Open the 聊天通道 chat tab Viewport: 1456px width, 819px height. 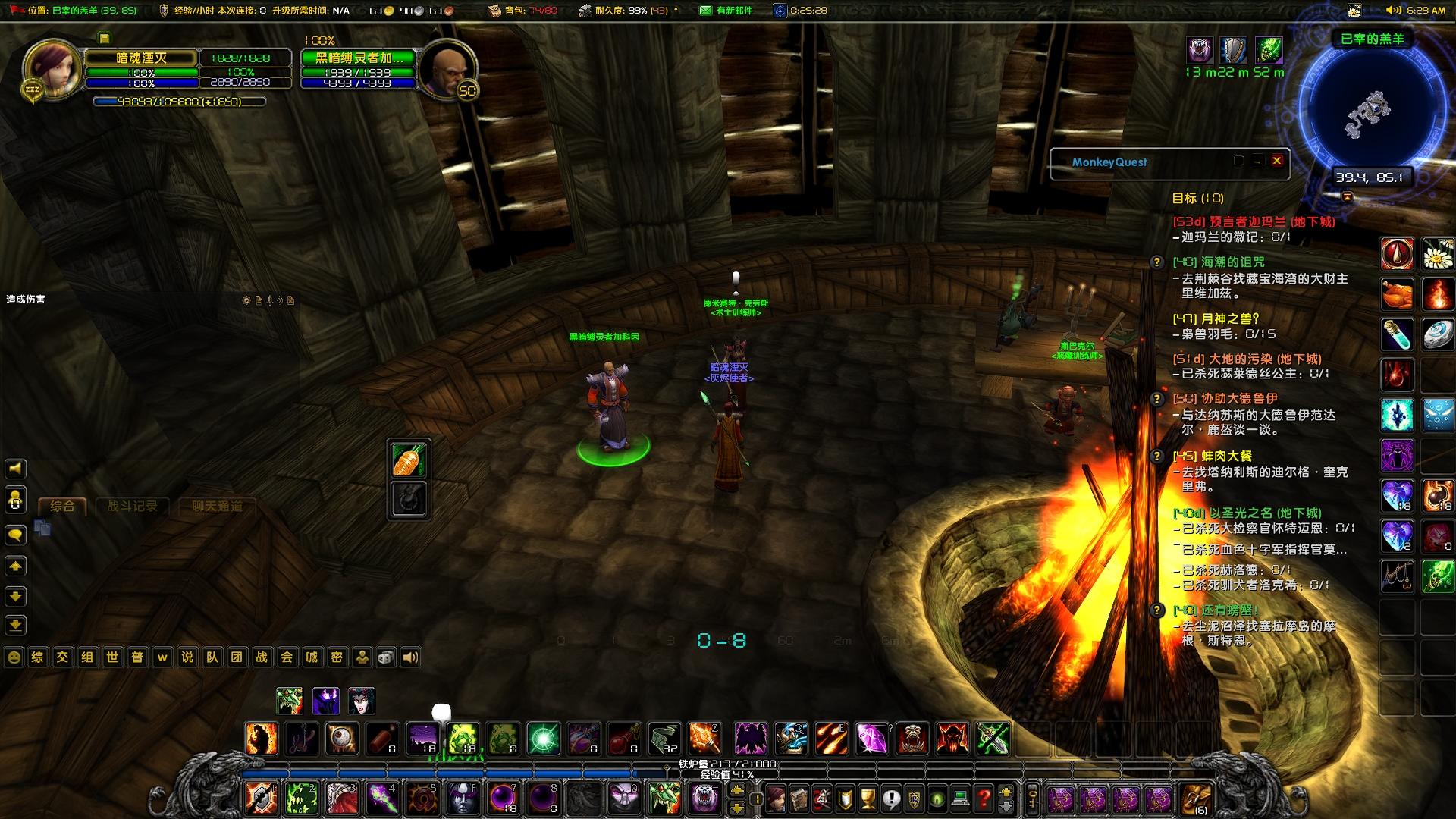pyautogui.click(x=217, y=507)
